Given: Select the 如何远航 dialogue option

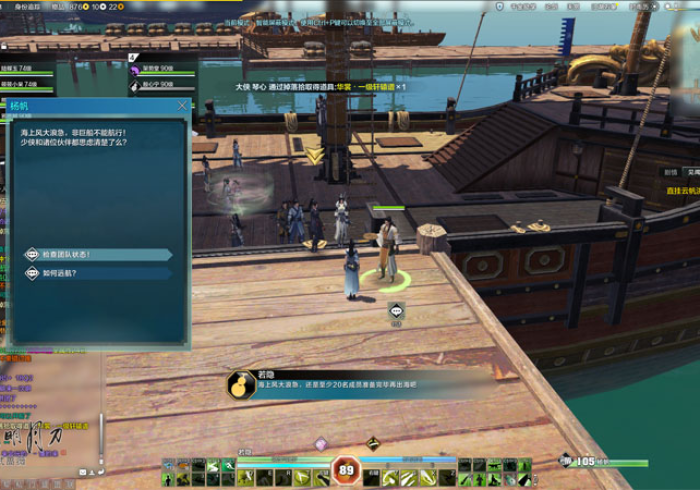Looking at the screenshot, I should coord(98,272).
